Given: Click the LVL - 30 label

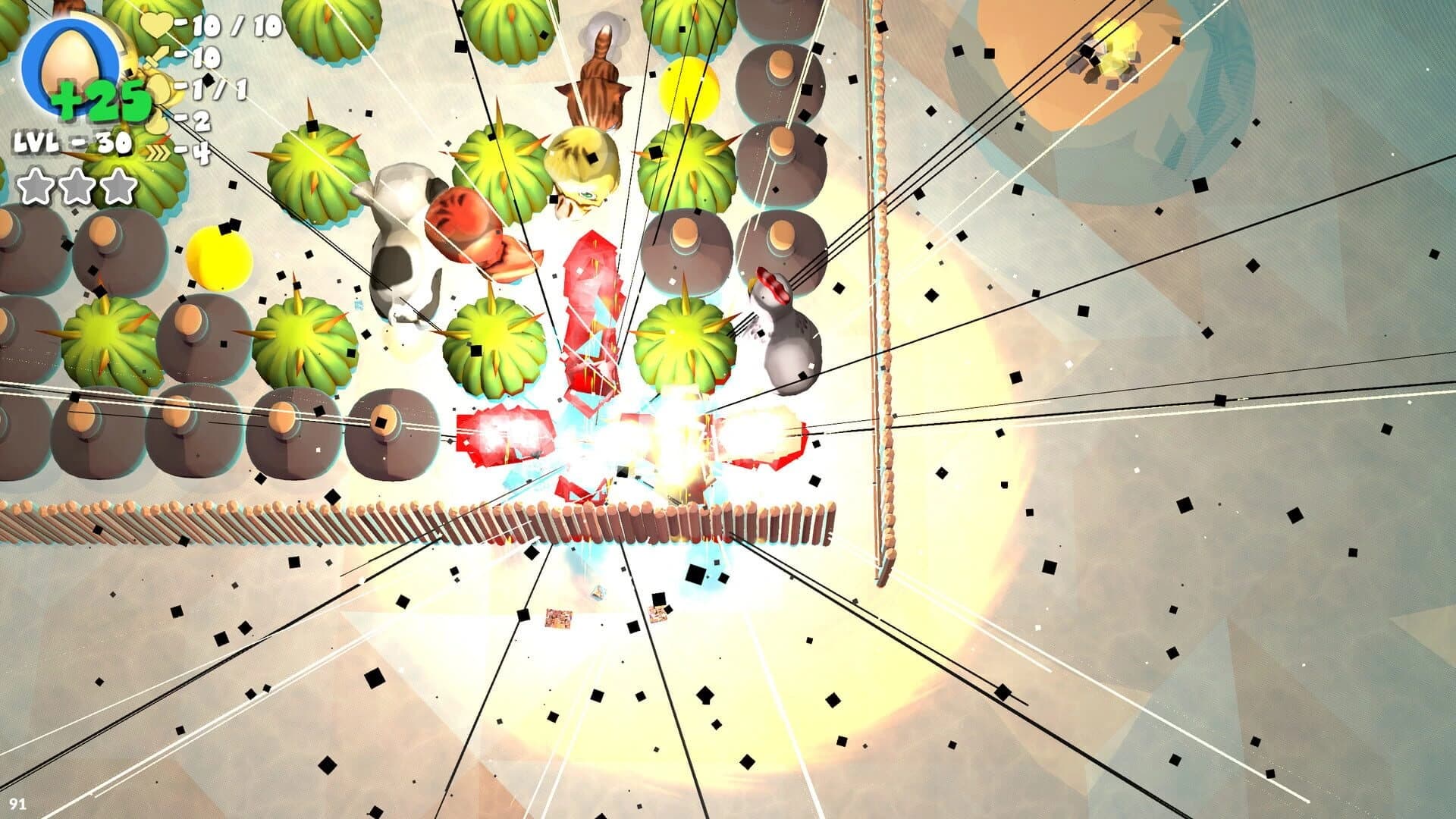Looking at the screenshot, I should point(72,143).
